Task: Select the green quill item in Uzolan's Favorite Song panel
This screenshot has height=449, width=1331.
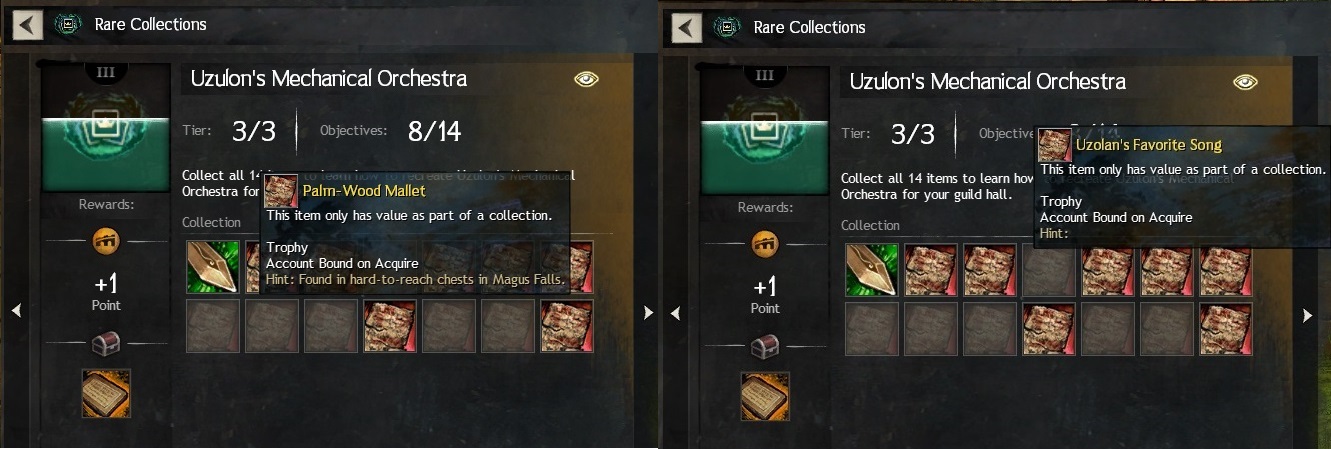Action: pyautogui.click(x=872, y=270)
